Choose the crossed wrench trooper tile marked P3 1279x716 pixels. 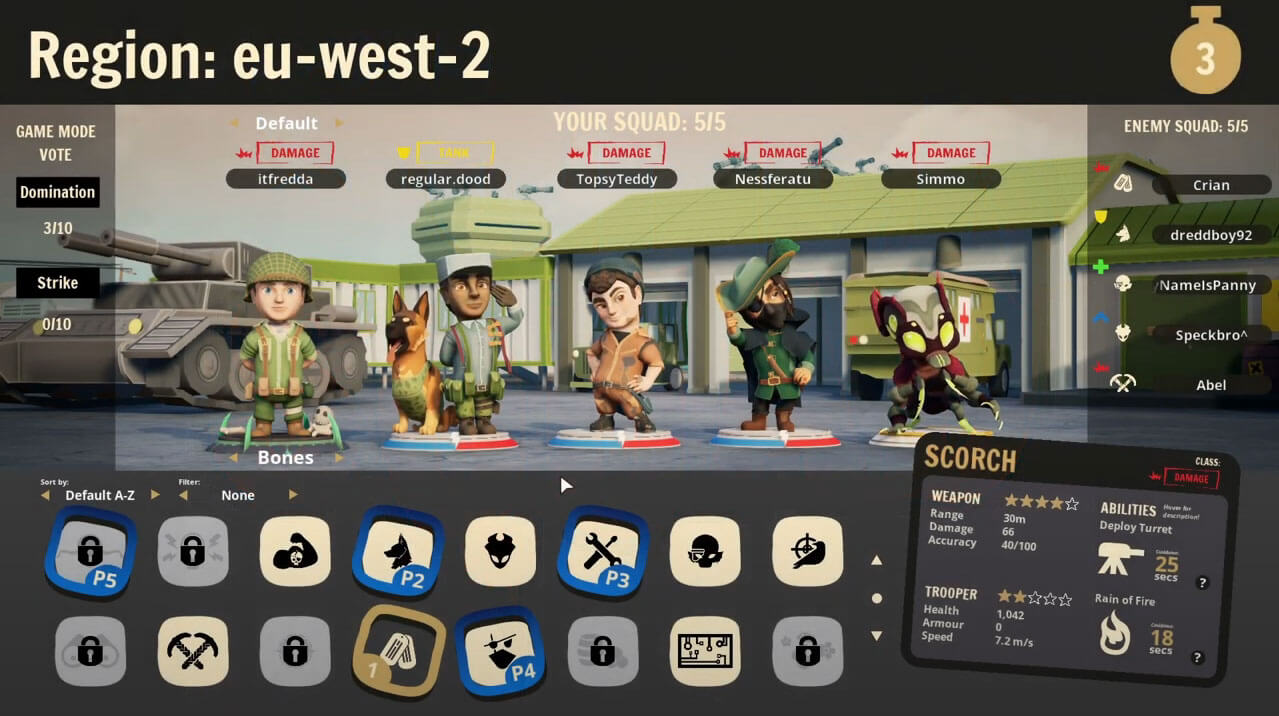click(602, 551)
